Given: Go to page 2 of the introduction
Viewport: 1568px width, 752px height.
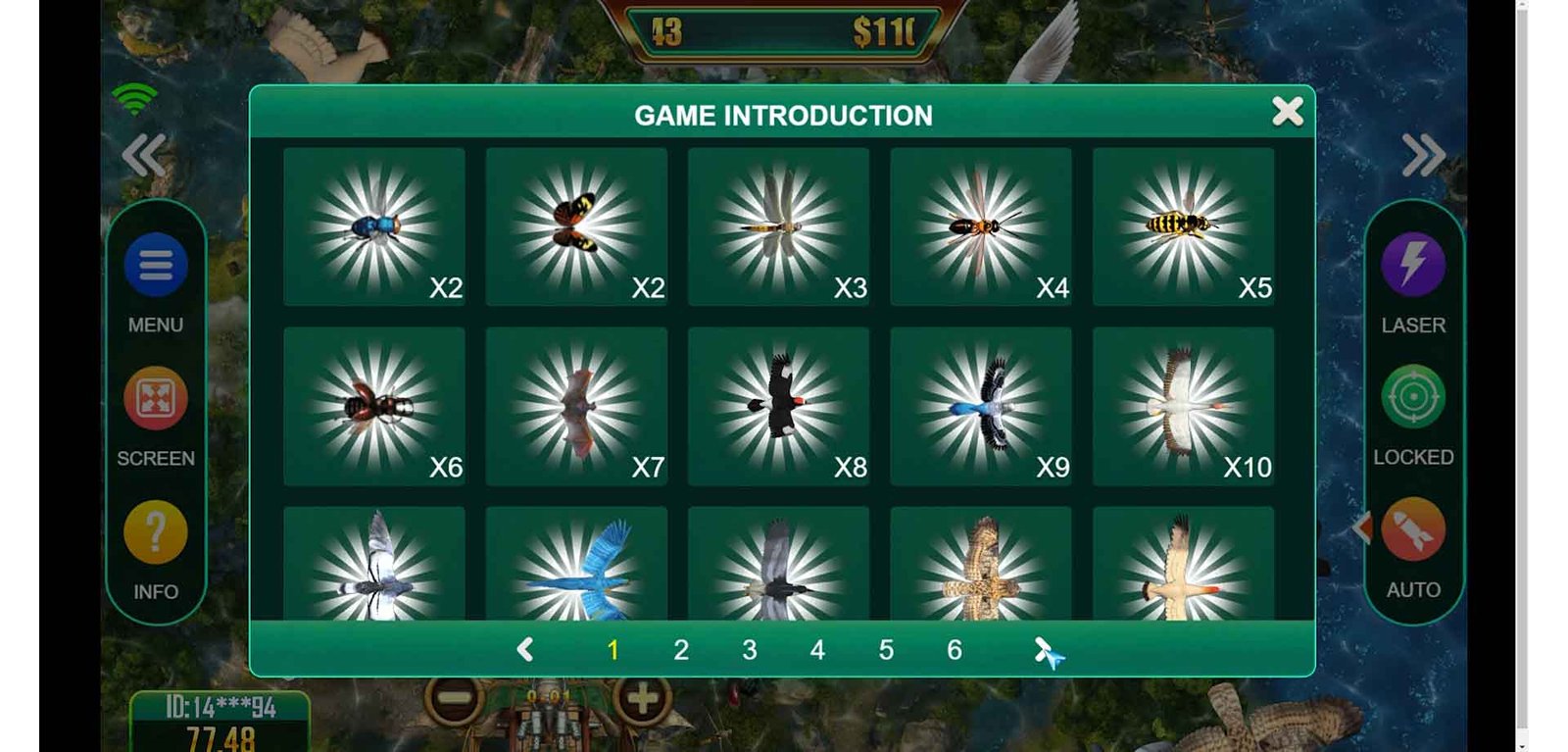Looking at the screenshot, I should tap(681, 649).
